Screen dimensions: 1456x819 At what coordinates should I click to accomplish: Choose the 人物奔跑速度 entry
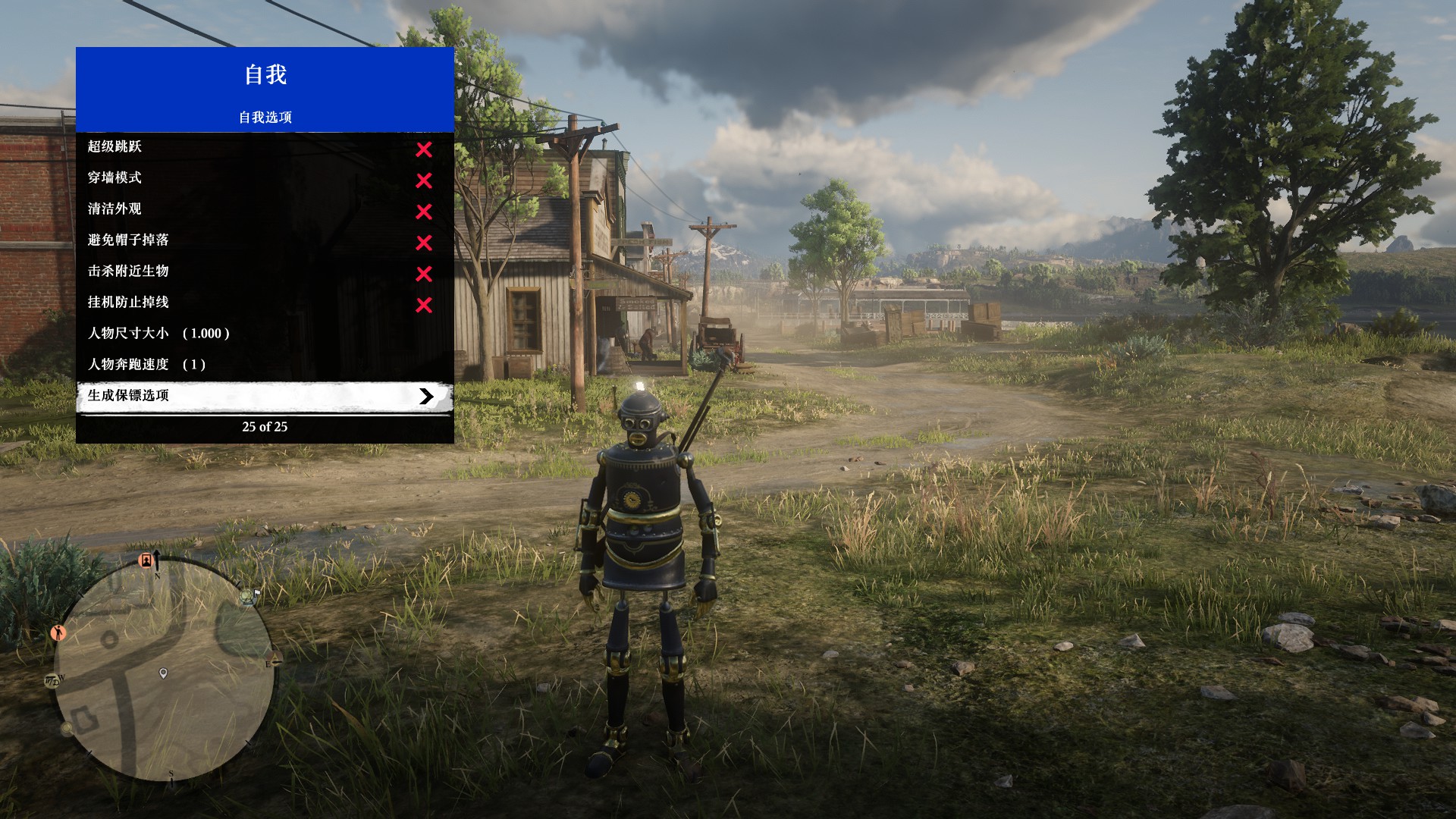pyautogui.click(x=265, y=365)
